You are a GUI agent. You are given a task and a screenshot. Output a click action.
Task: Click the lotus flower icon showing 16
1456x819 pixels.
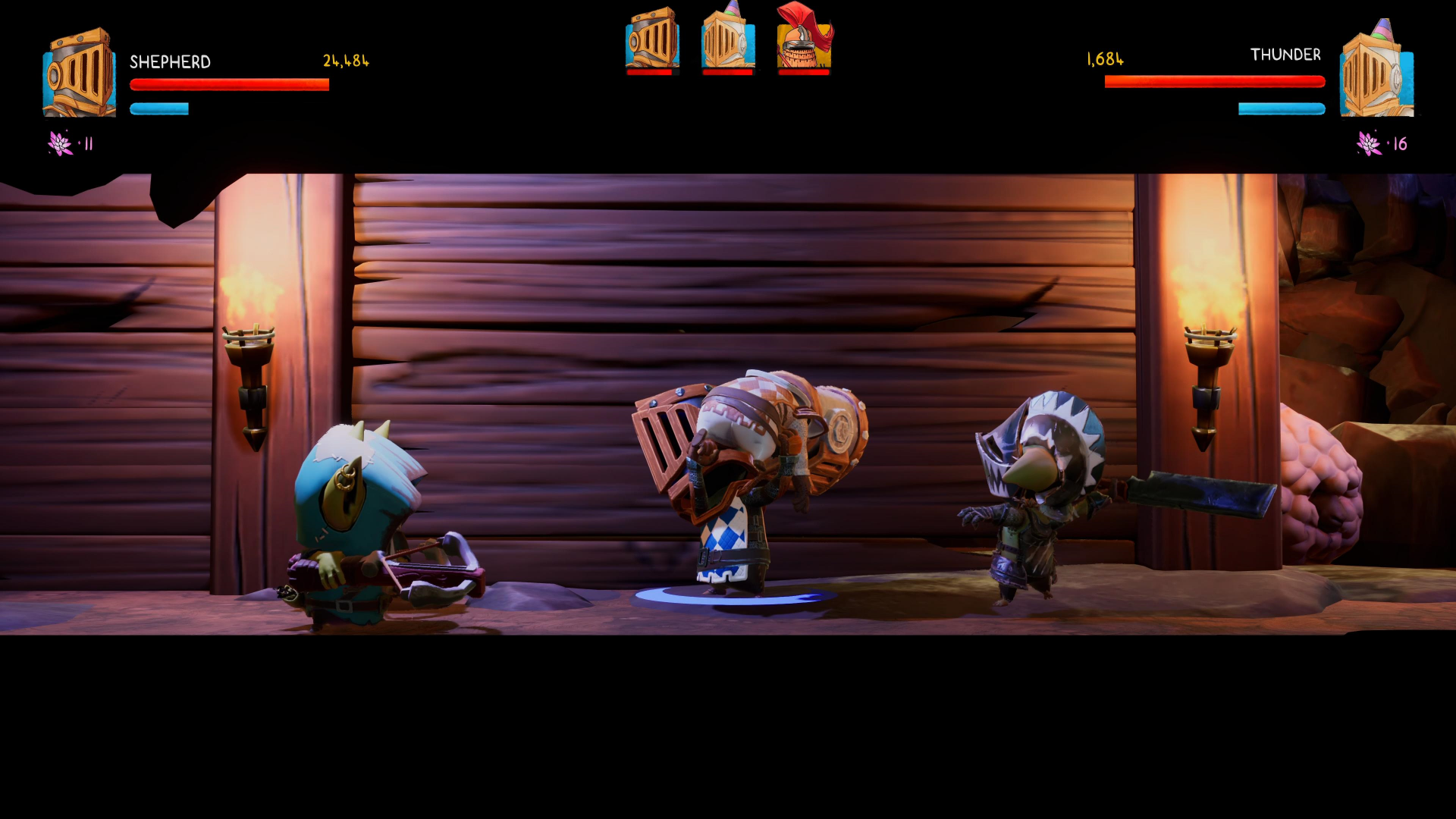1369,143
